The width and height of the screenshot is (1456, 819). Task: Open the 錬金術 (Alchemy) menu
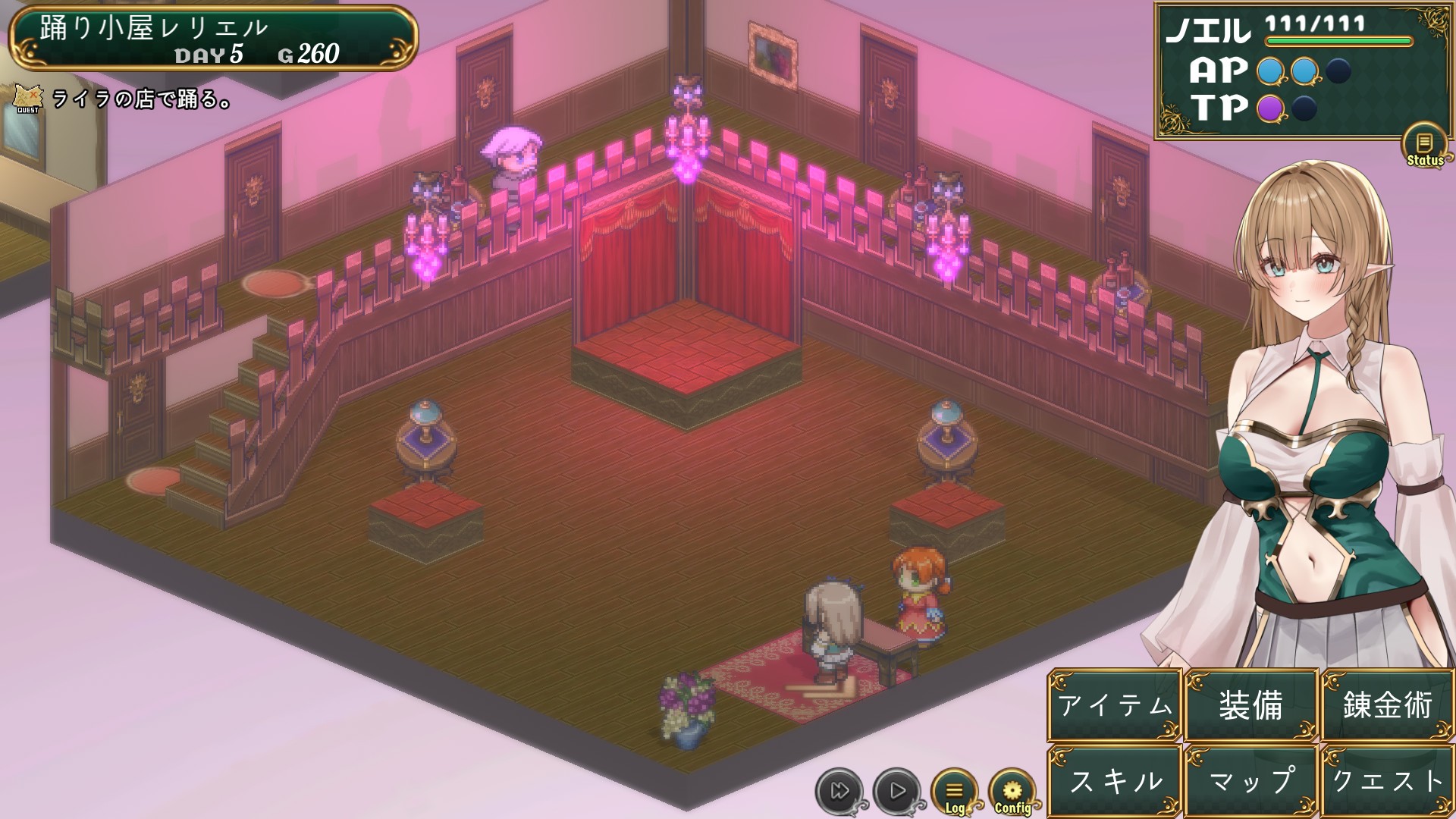pyautogui.click(x=1387, y=705)
